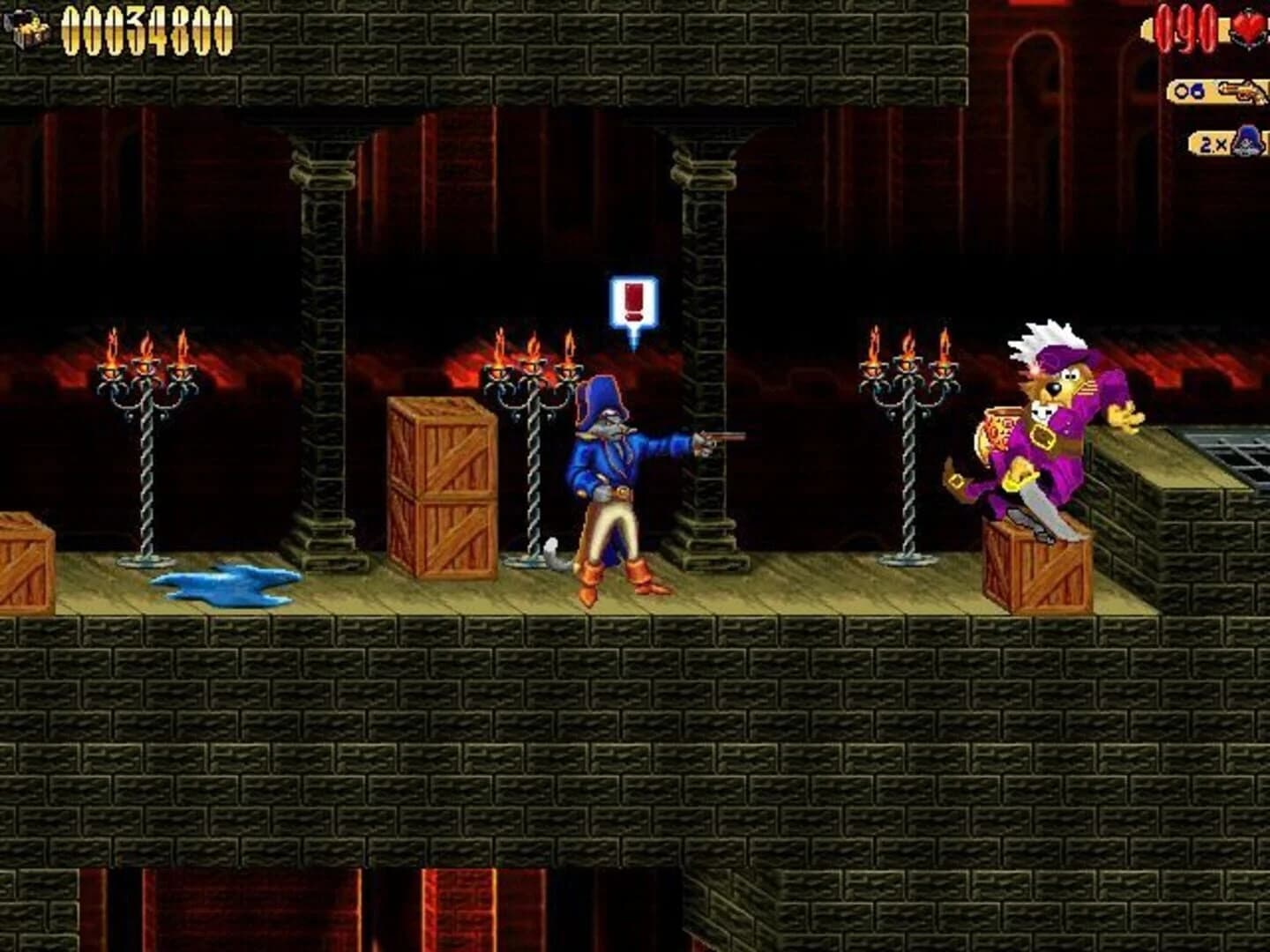This screenshot has height=952, width=1270.
Task: Click the ammo count showing 06
Action: 1189,90
